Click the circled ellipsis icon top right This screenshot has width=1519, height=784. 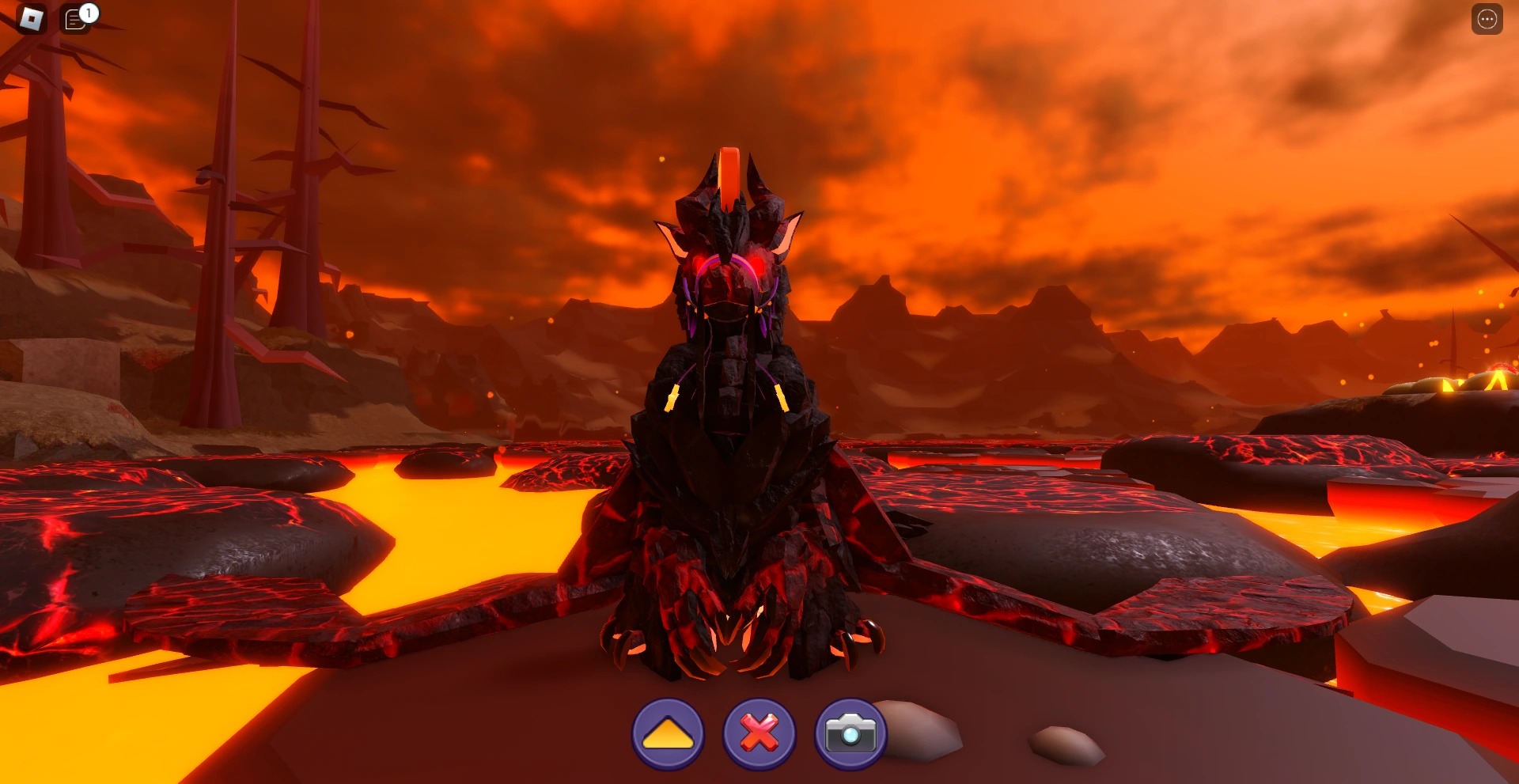coord(1487,19)
